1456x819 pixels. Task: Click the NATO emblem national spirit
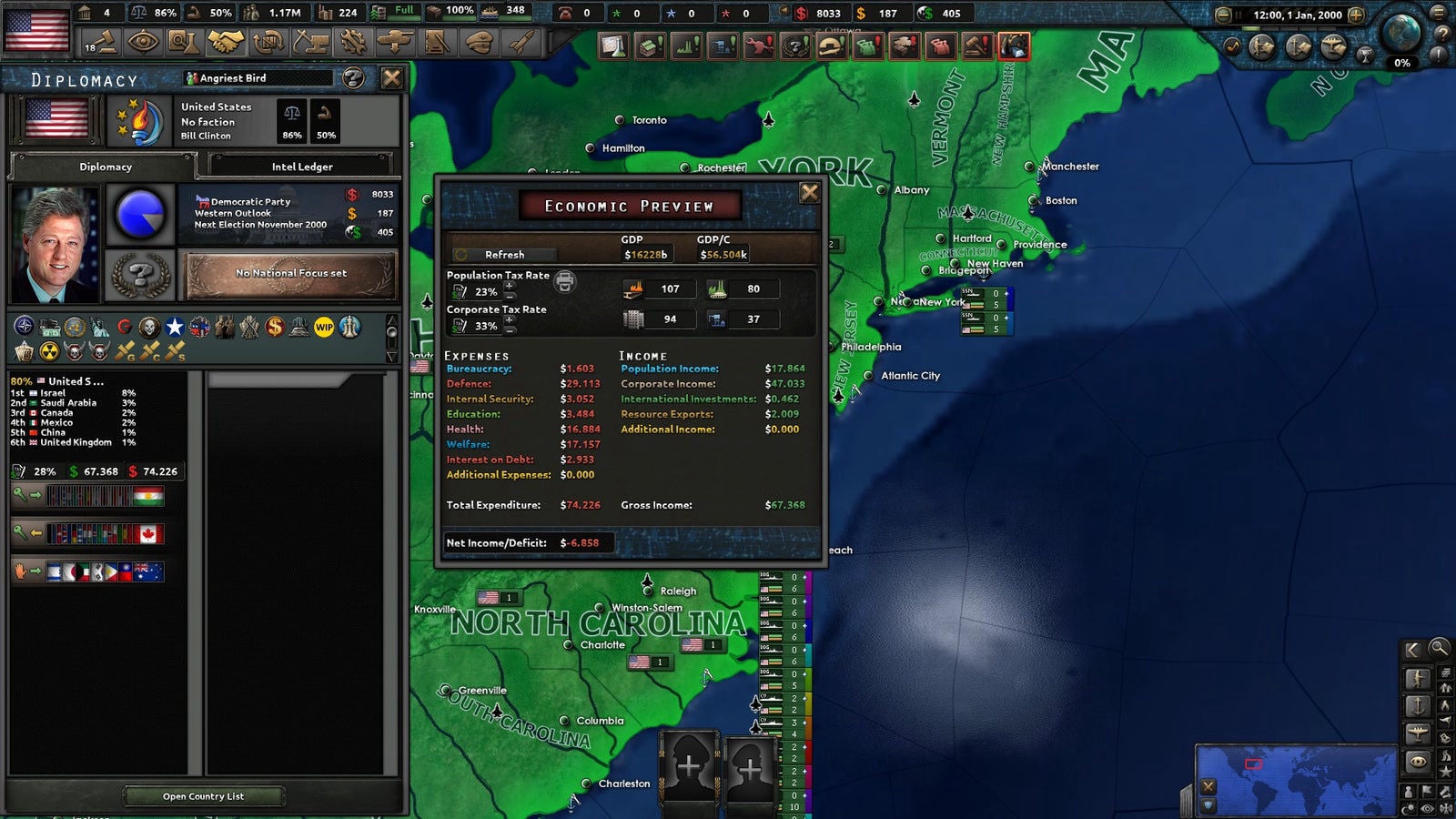(x=24, y=327)
